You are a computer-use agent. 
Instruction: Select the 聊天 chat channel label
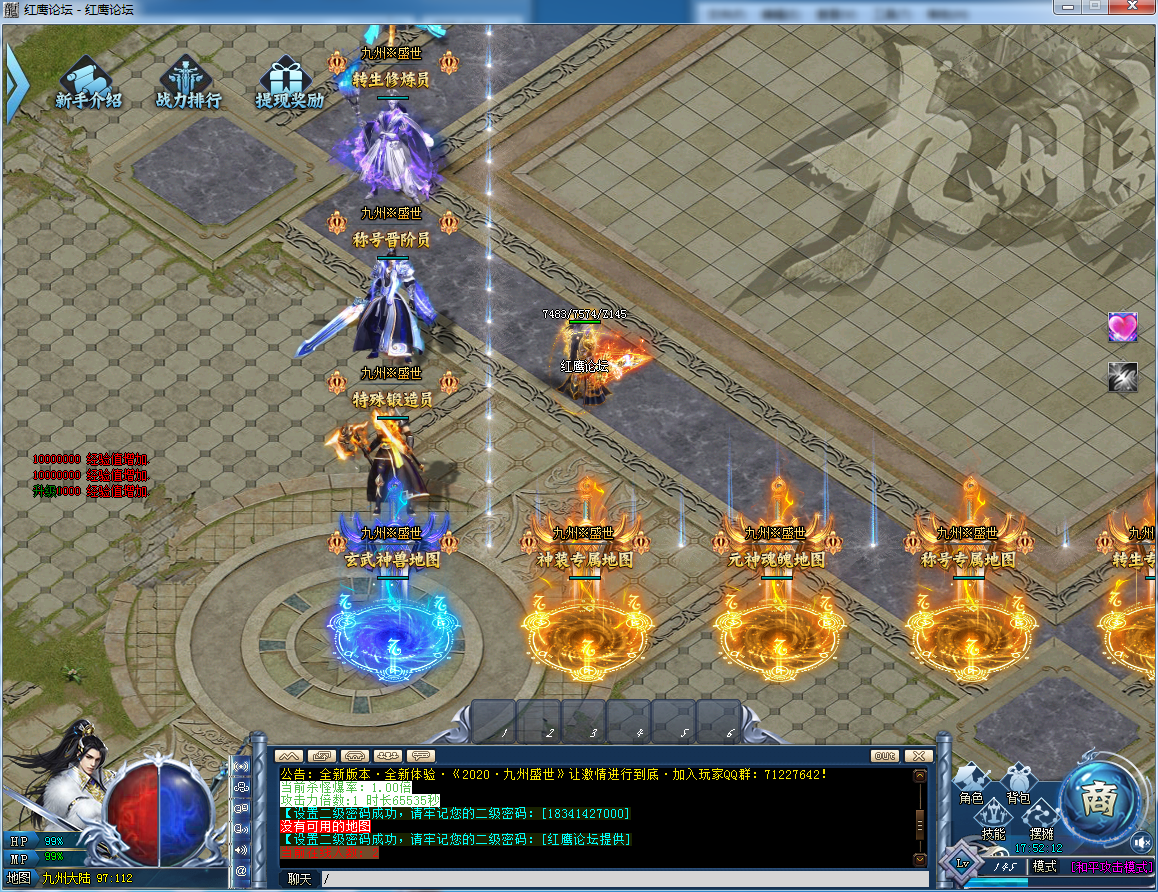[299, 879]
